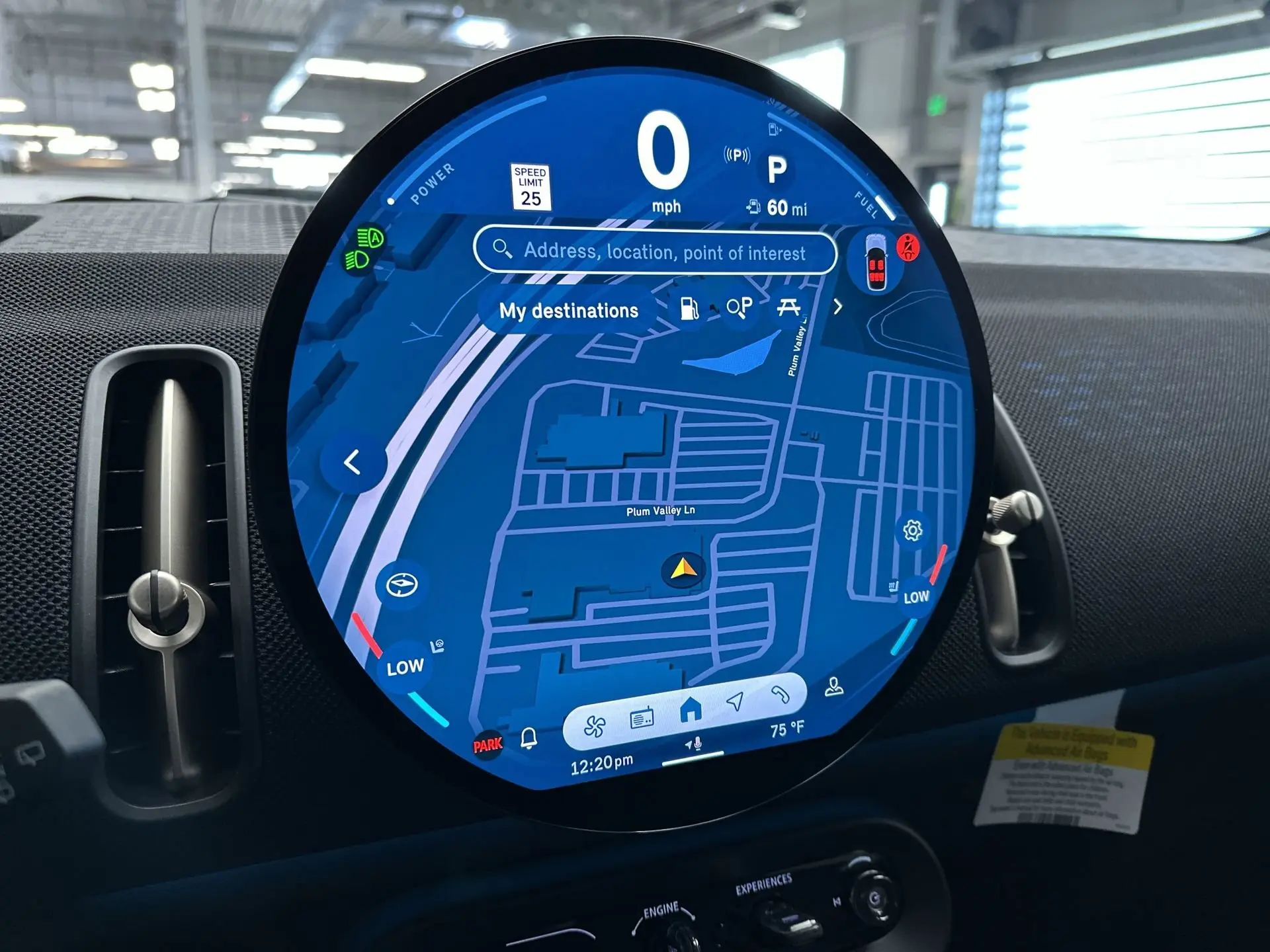
Task: Open climate controls with the fan icon
Action: pos(595,727)
